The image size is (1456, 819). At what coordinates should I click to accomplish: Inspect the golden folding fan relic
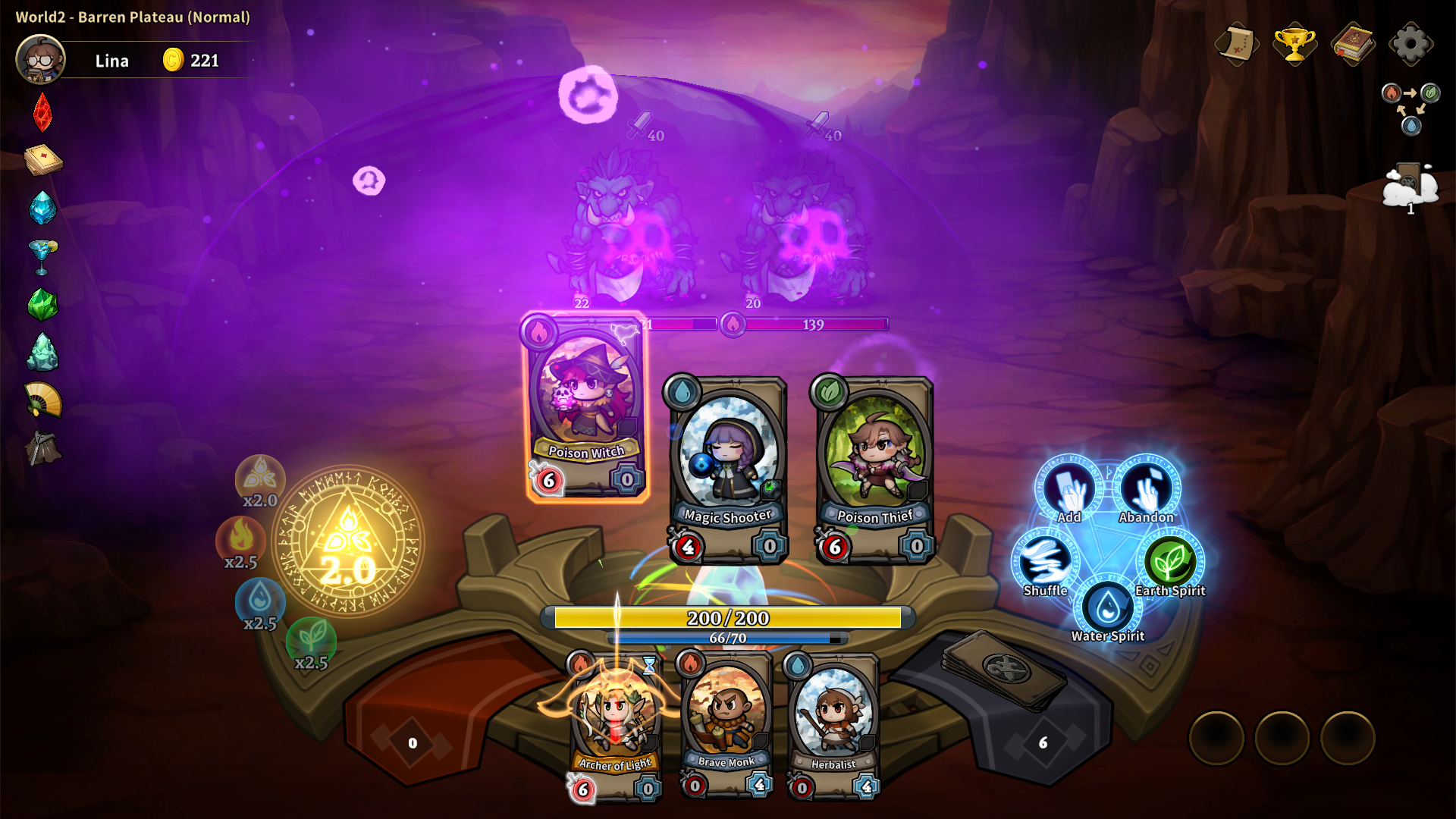(x=43, y=400)
